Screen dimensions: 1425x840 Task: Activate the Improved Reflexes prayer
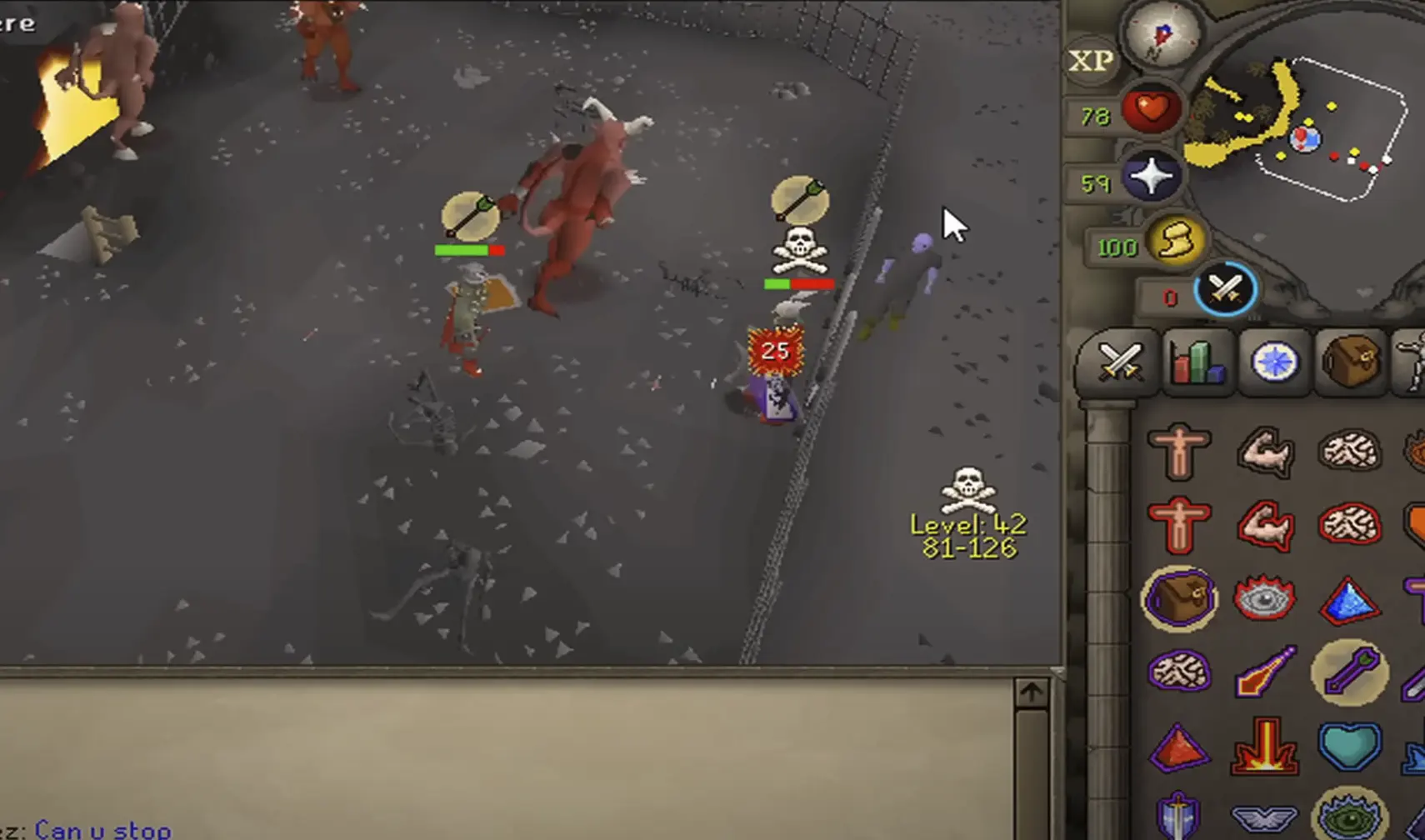click(1348, 525)
